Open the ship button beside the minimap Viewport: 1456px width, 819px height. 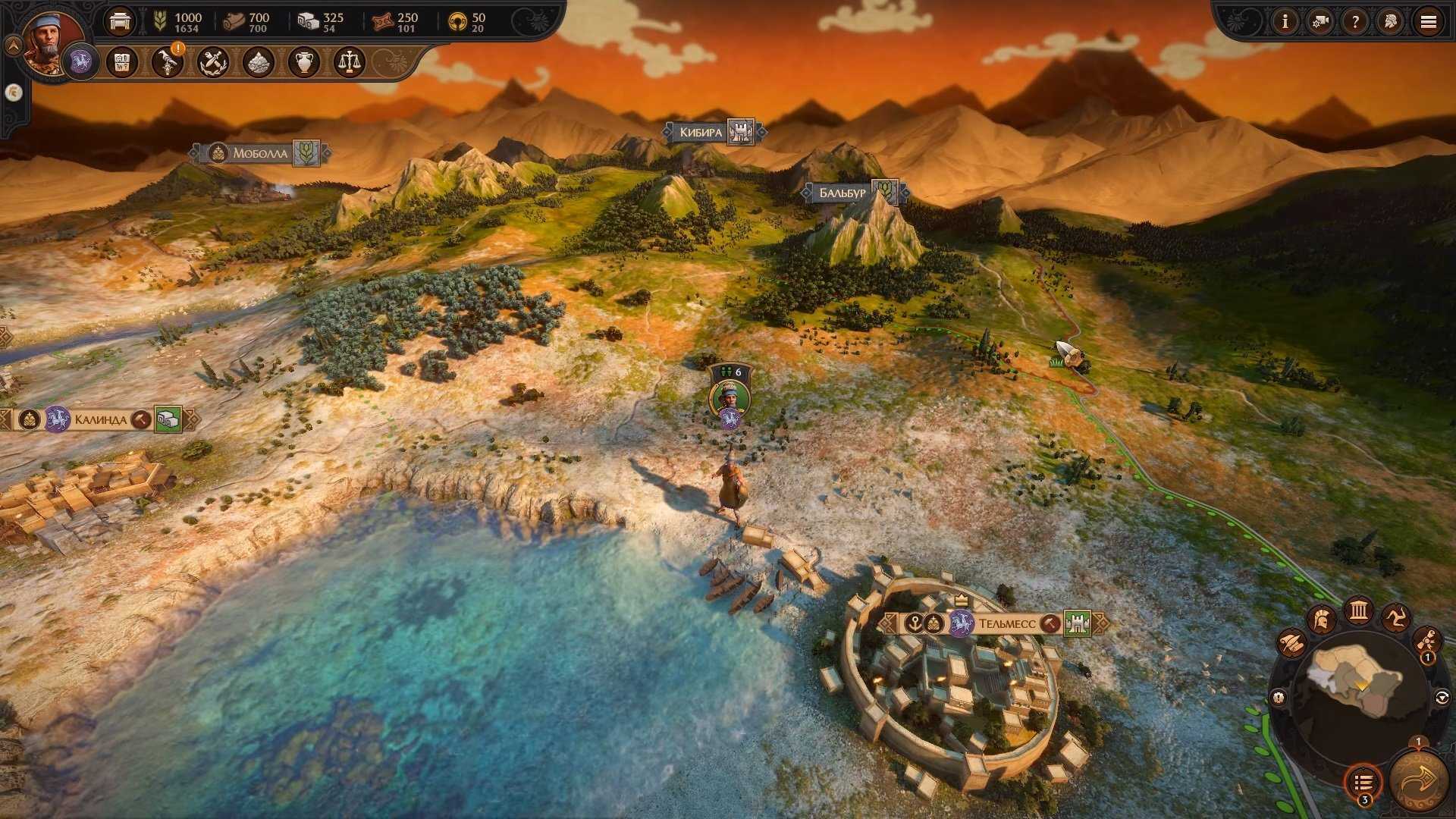(1291, 643)
